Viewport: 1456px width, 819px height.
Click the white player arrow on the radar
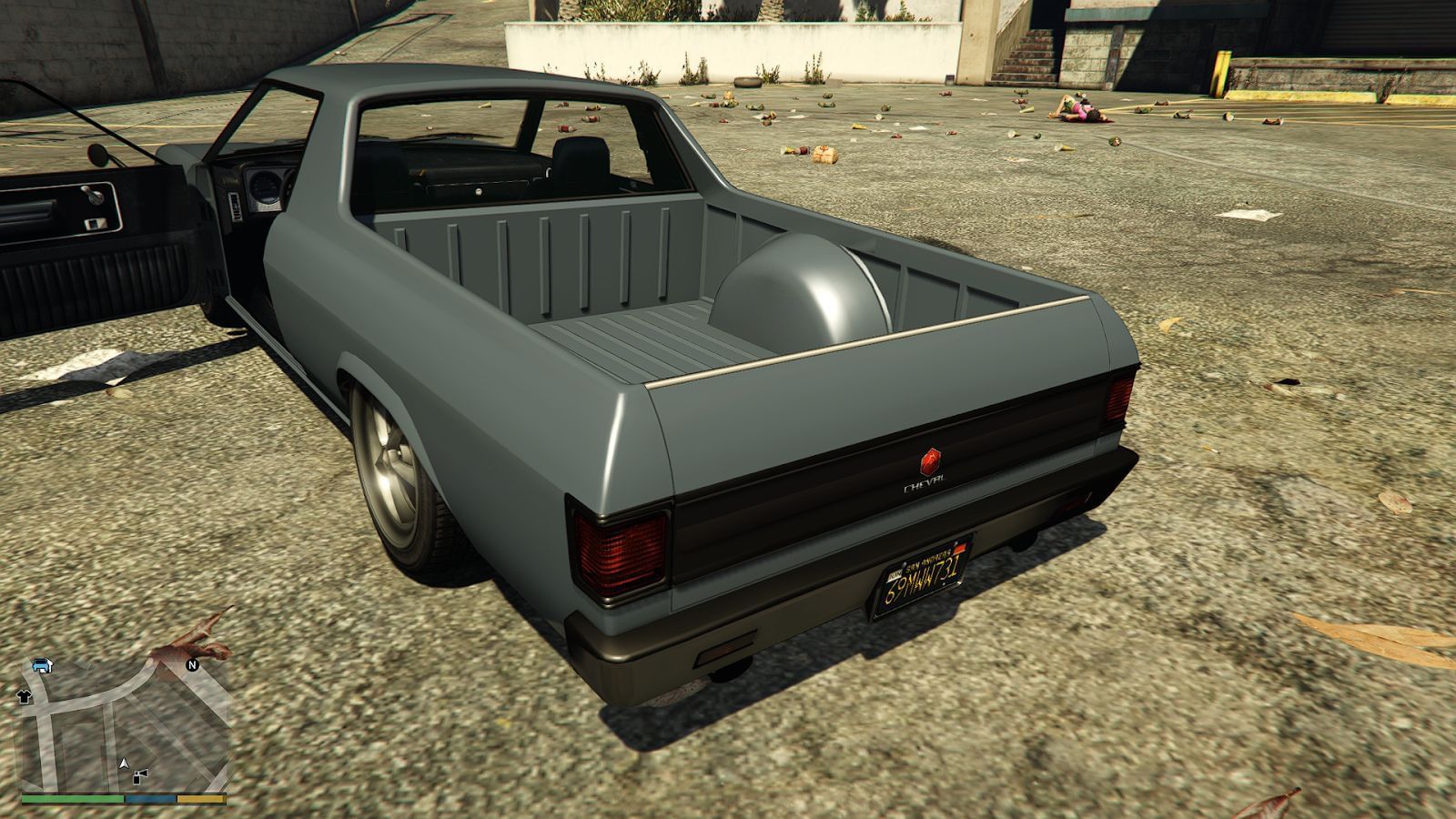click(125, 763)
